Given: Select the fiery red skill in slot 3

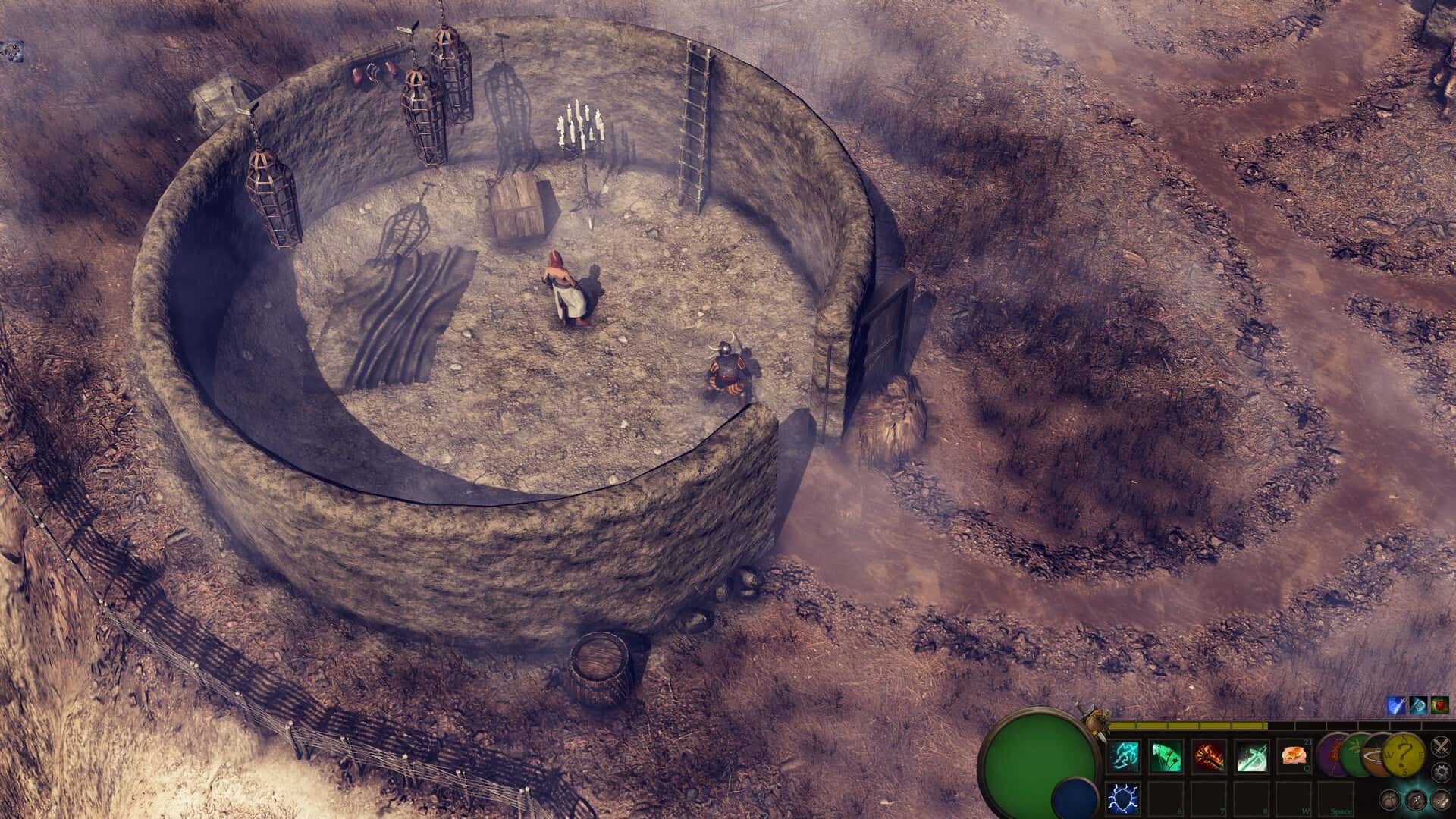Looking at the screenshot, I should (x=1208, y=757).
